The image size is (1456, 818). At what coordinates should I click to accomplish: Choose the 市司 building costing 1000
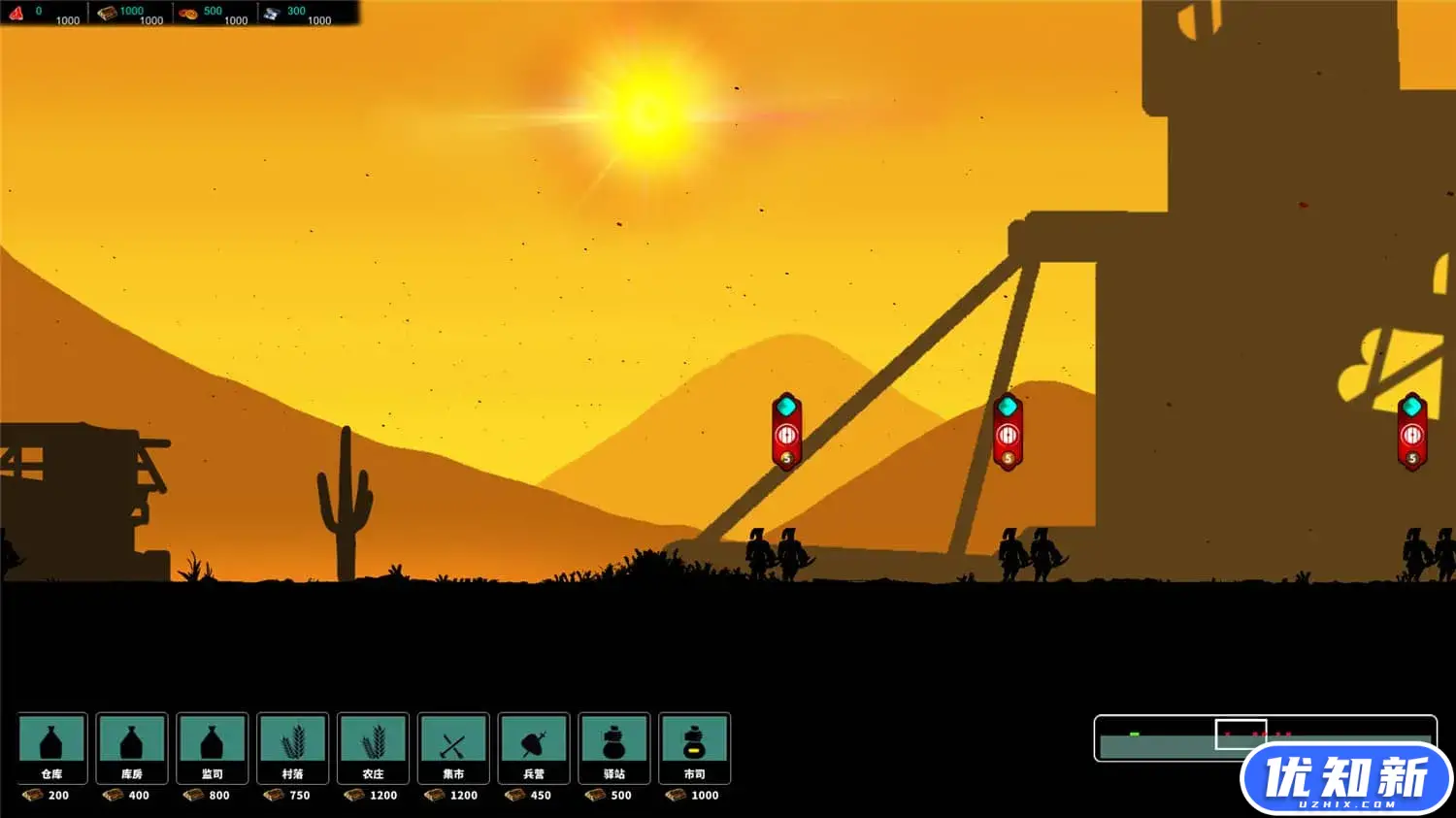click(694, 747)
